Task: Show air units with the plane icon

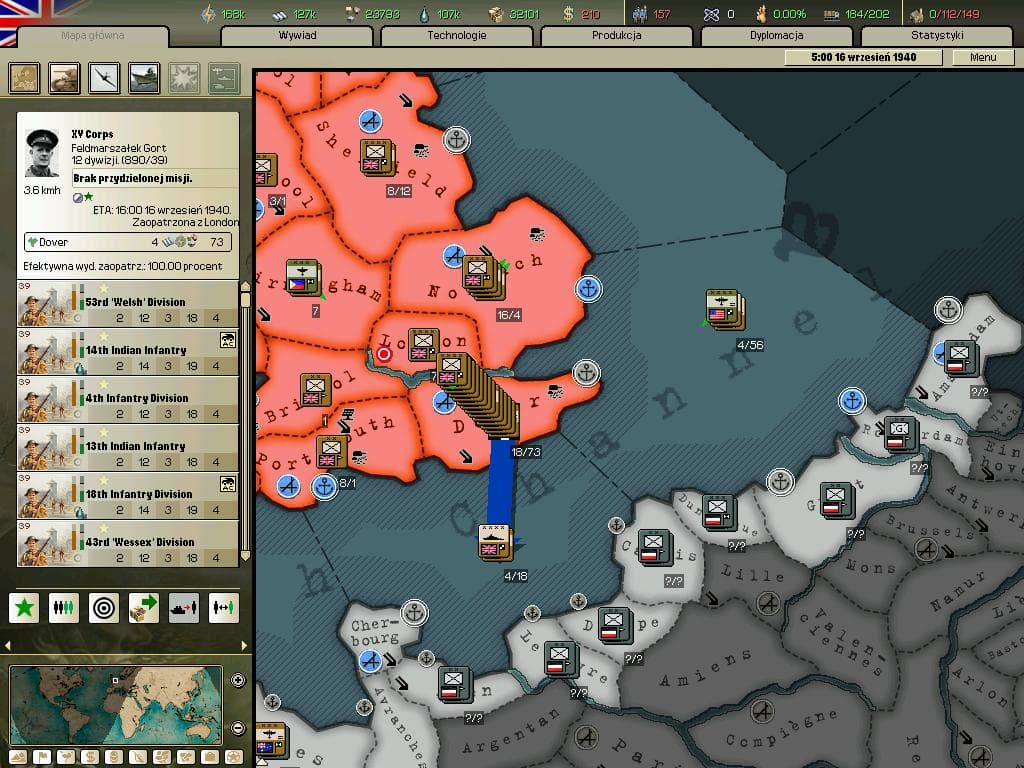Action: [104, 78]
